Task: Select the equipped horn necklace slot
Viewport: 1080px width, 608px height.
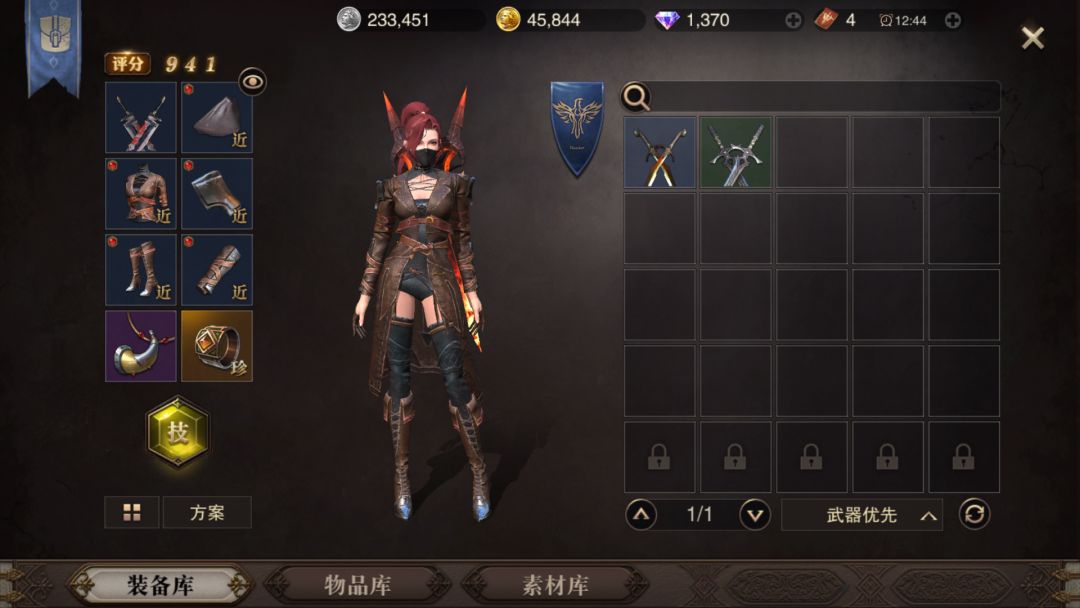Action: tap(141, 346)
